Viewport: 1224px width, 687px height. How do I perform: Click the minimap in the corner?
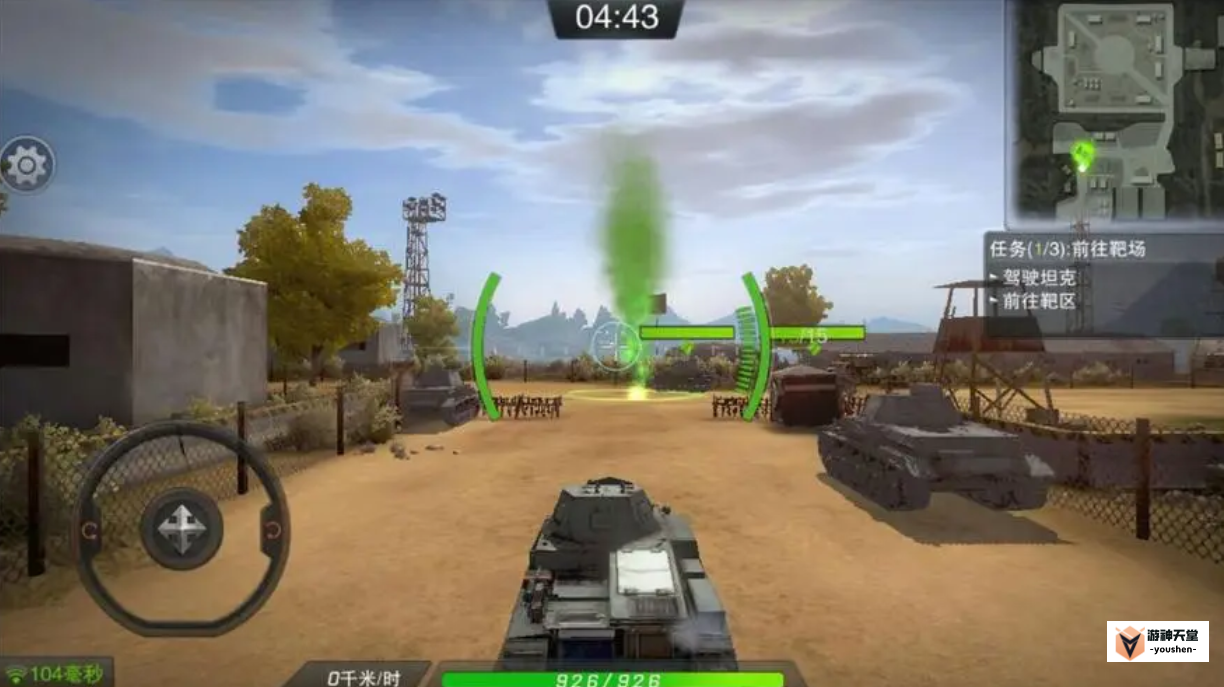1114,112
